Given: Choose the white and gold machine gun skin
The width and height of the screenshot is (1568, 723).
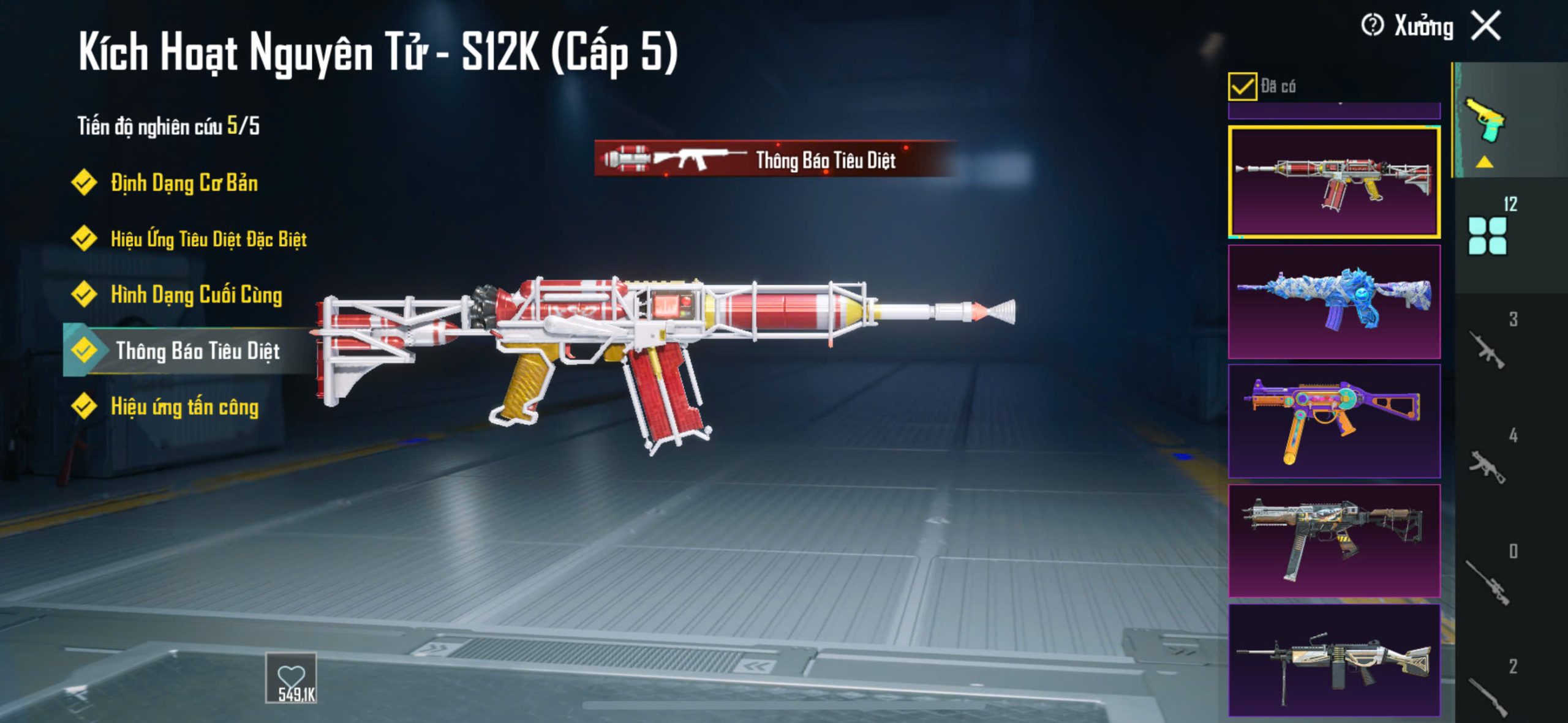Looking at the screenshot, I should [x=1333, y=660].
